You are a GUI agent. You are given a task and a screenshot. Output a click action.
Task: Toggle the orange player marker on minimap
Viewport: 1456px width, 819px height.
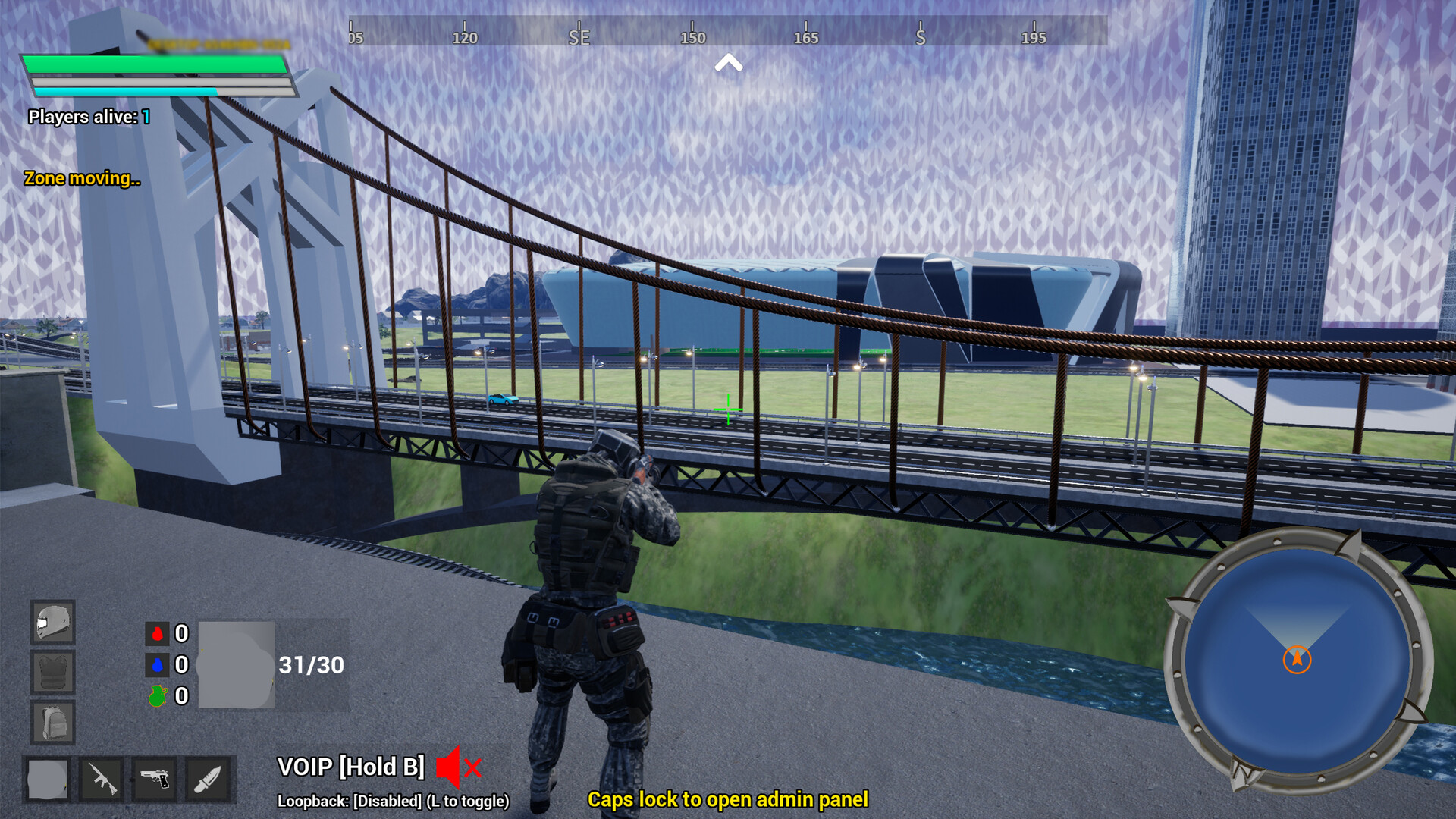[1297, 660]
